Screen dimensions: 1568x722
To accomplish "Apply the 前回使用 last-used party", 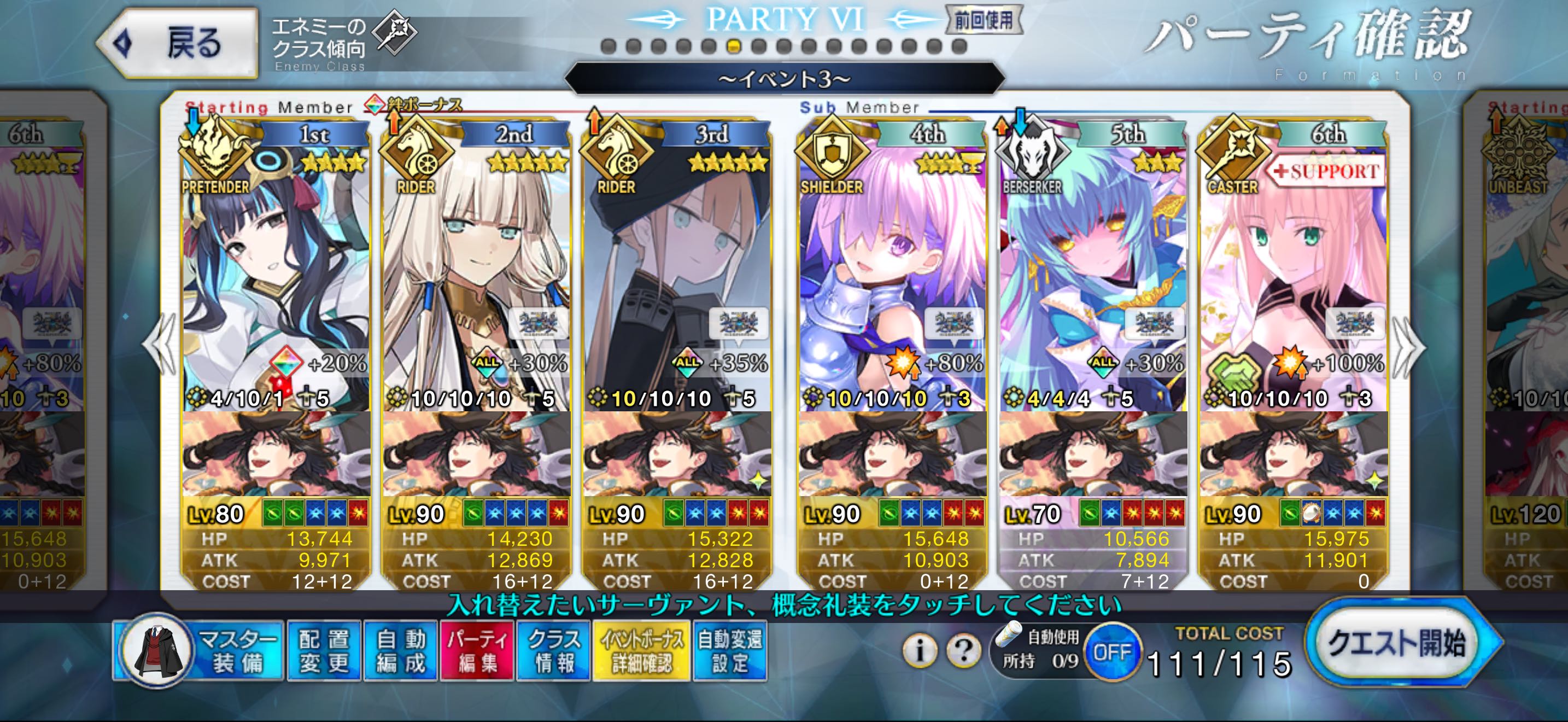I will click(983, 21).
